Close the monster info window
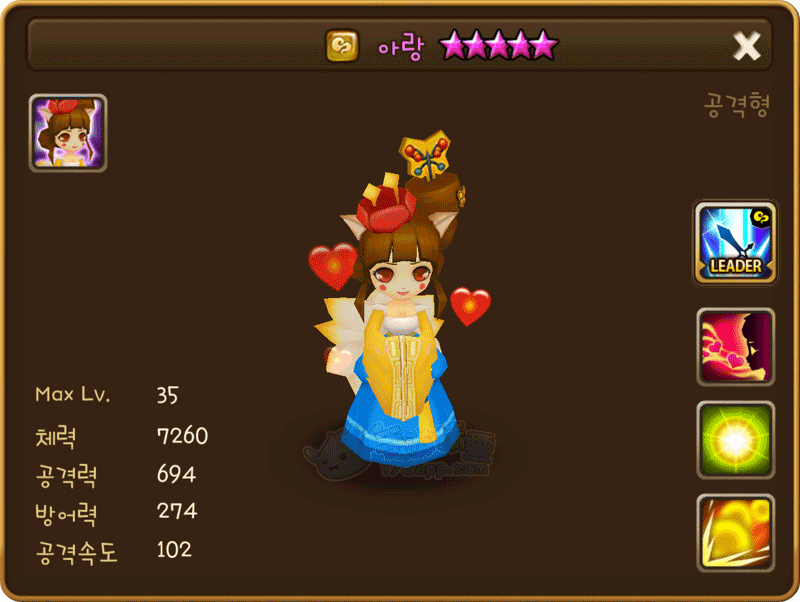This screenshot has width=800, height=602. [746, 45]
